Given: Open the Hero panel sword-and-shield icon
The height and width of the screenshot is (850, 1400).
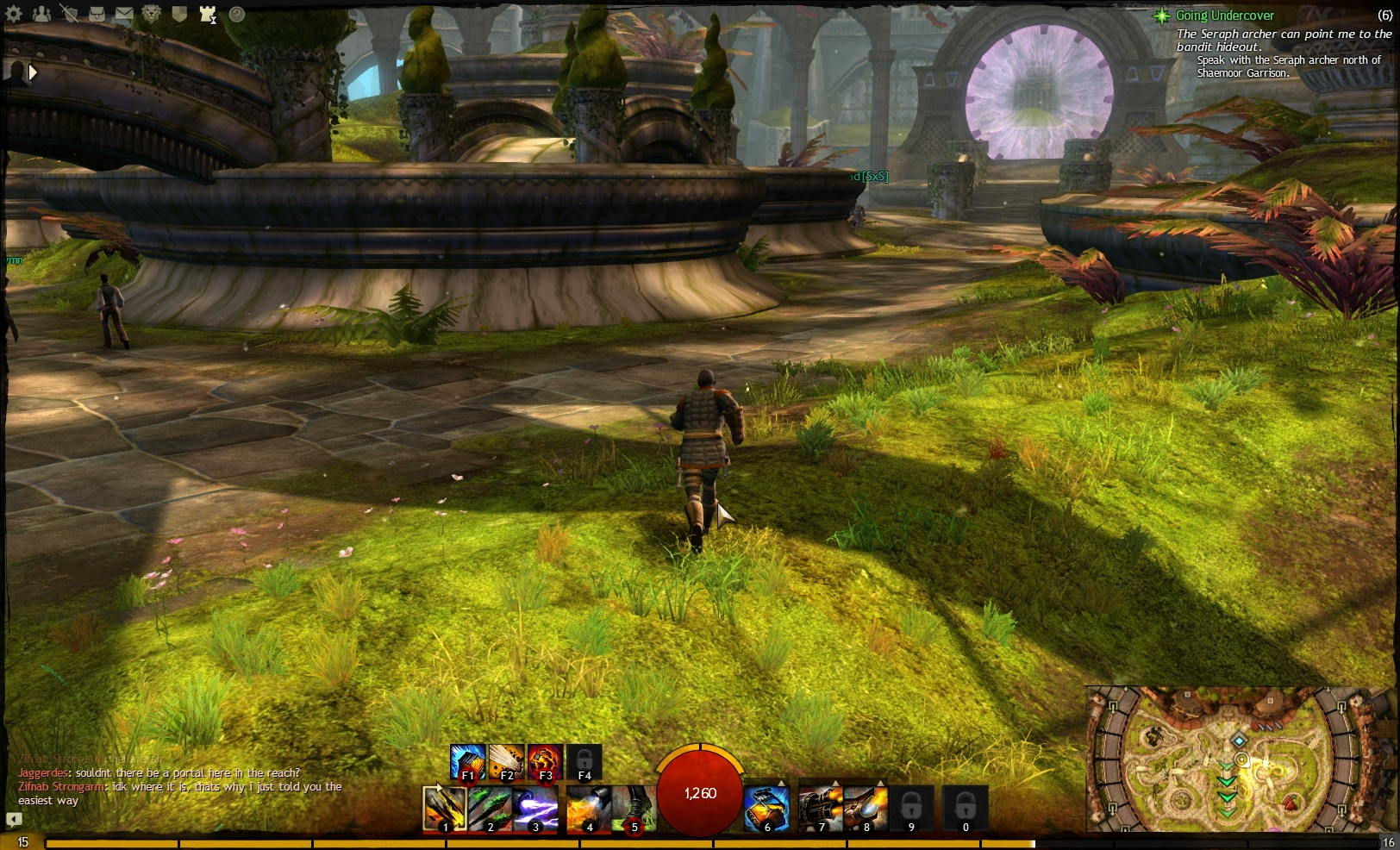Looking at the screenshot, I should tap(71, 15).
